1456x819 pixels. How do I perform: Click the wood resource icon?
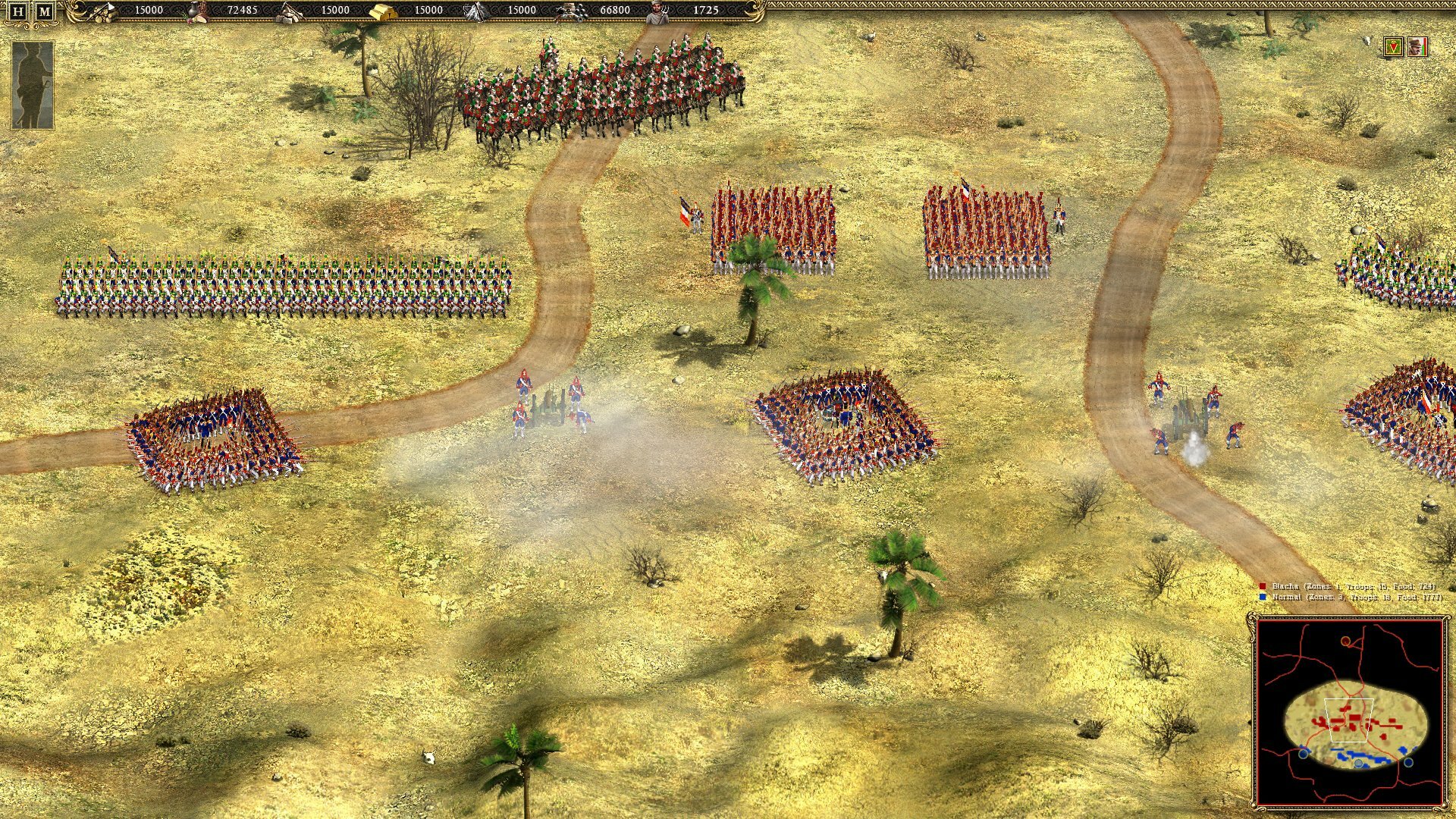click(x=102, y=12)
